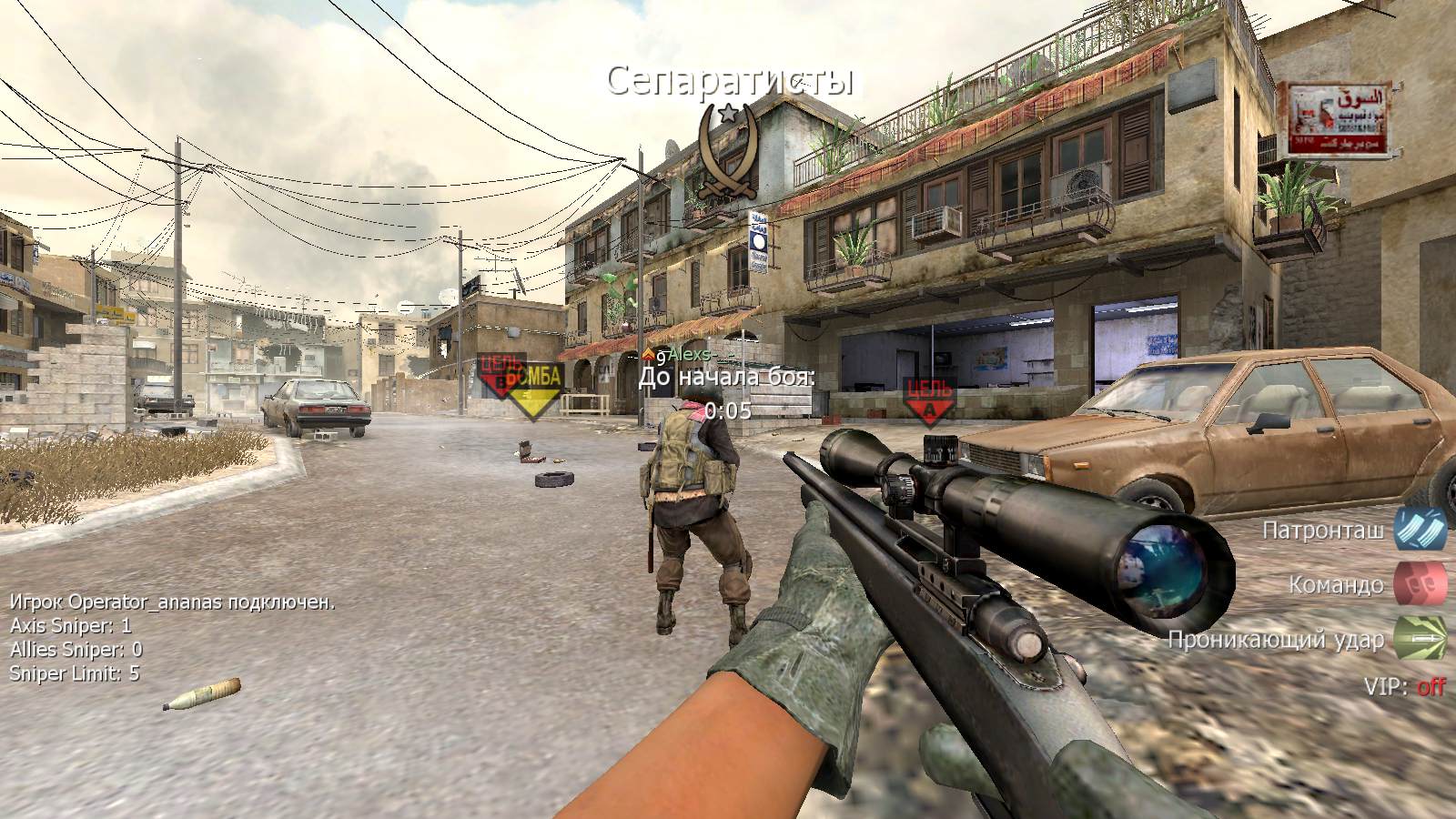The width and height of the screenshot is (1456, 819).
Task: Select the Патронташ perk icon
Action: pos(1421,529)
